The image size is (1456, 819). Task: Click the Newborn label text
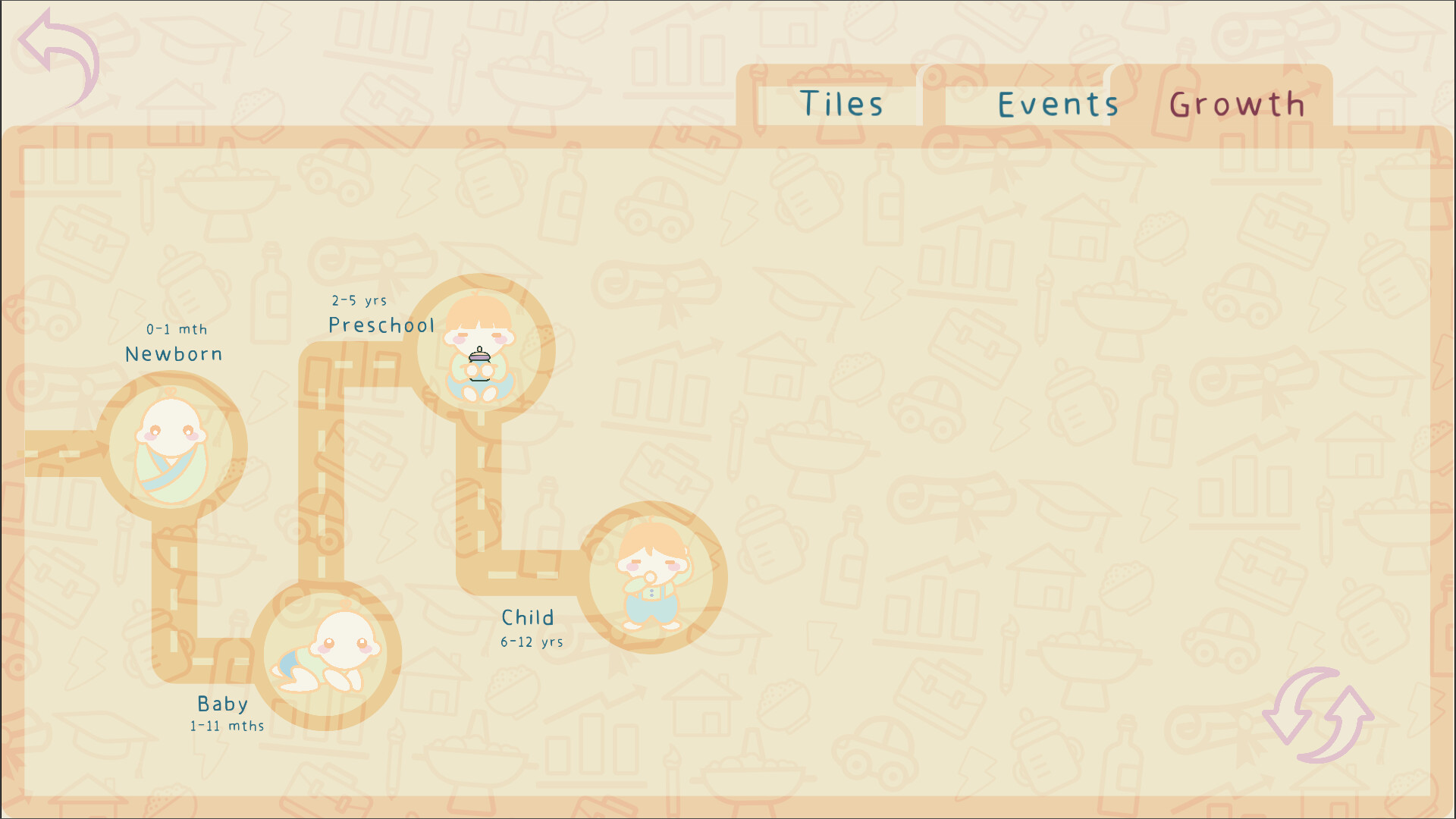coord(173,353)
